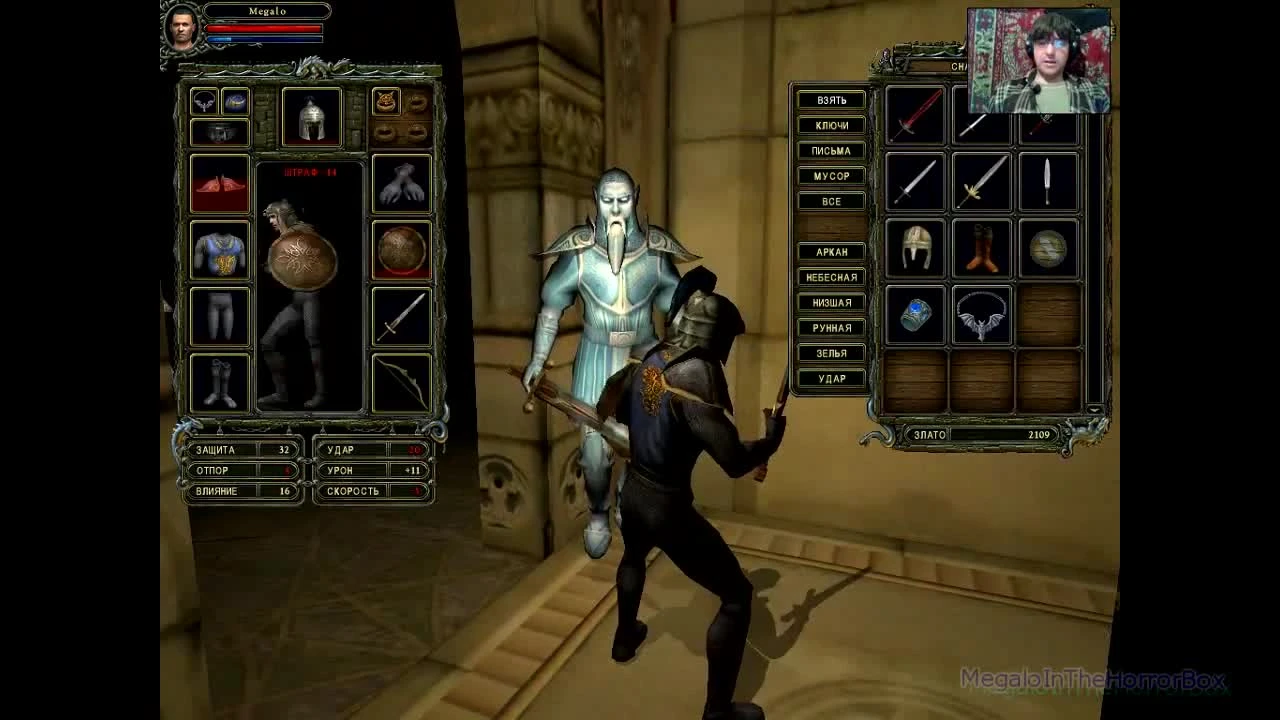Select the bat-shaped amulet in the loot grid

[x=980, y=315]
